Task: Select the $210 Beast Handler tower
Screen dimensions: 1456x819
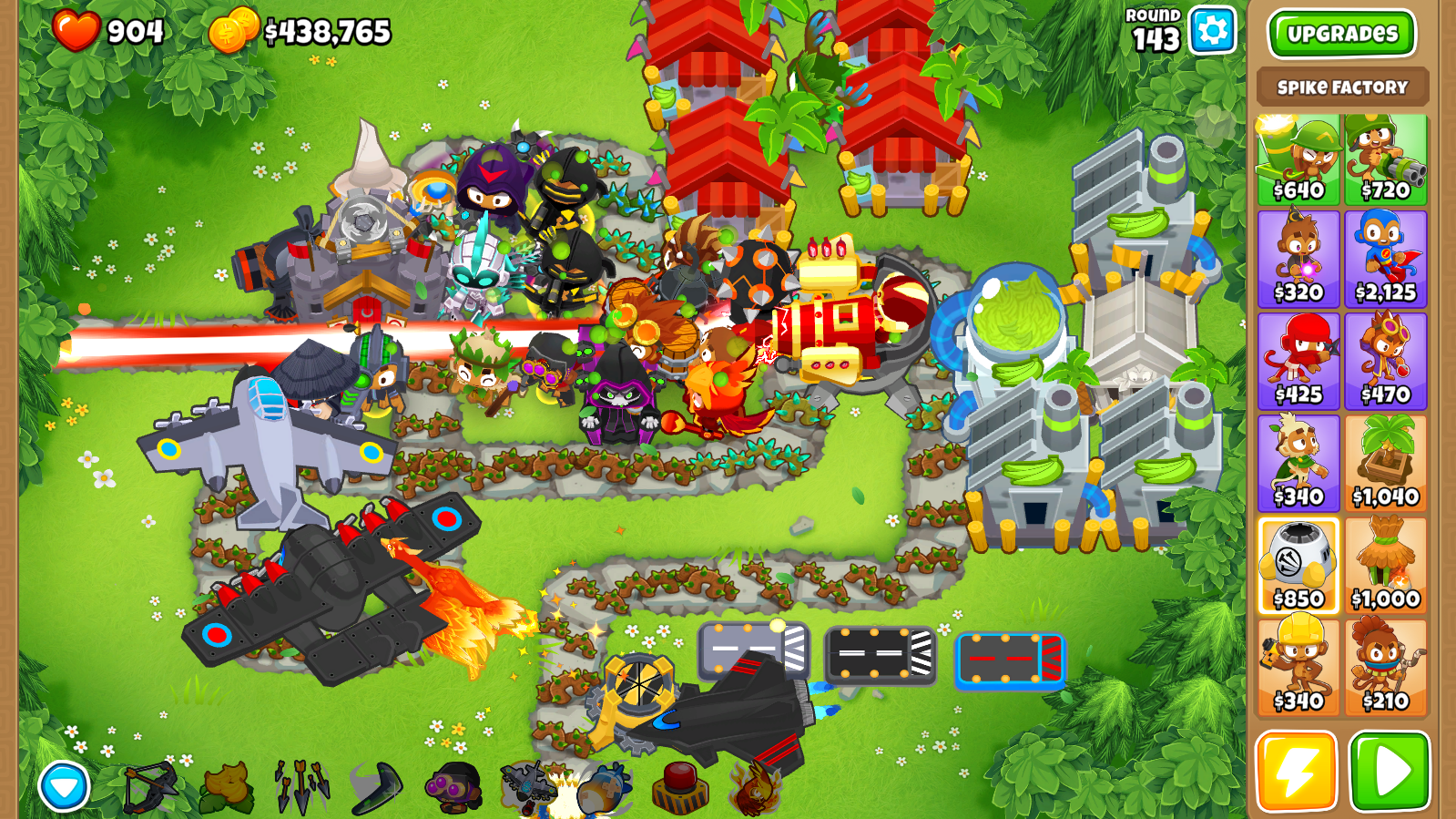Action: [x=1385, y=668]
